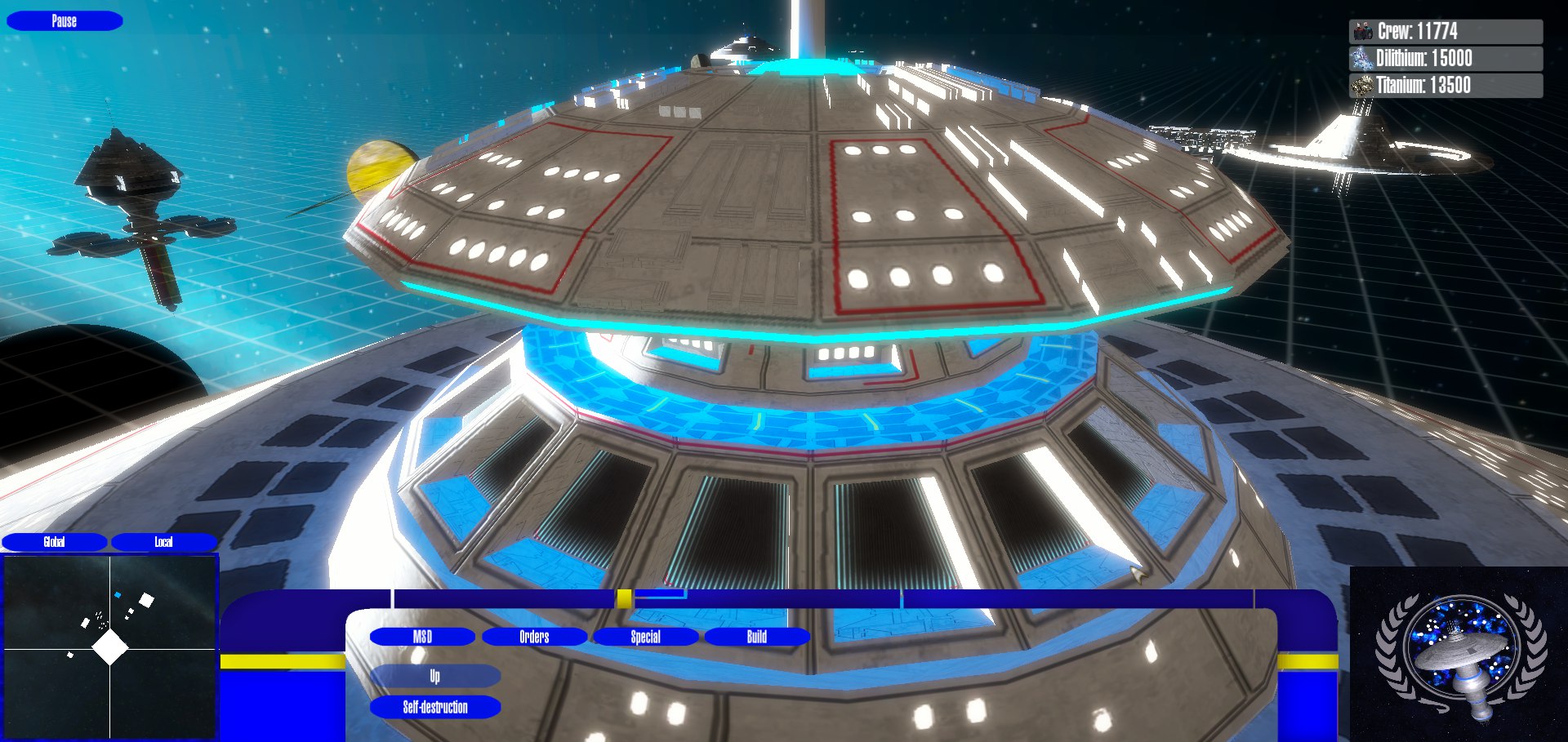Image resolution: width=1568 pixels, height=742 pixels.
Task: Switch minimap to Local view
Action: tap(163, 542)
